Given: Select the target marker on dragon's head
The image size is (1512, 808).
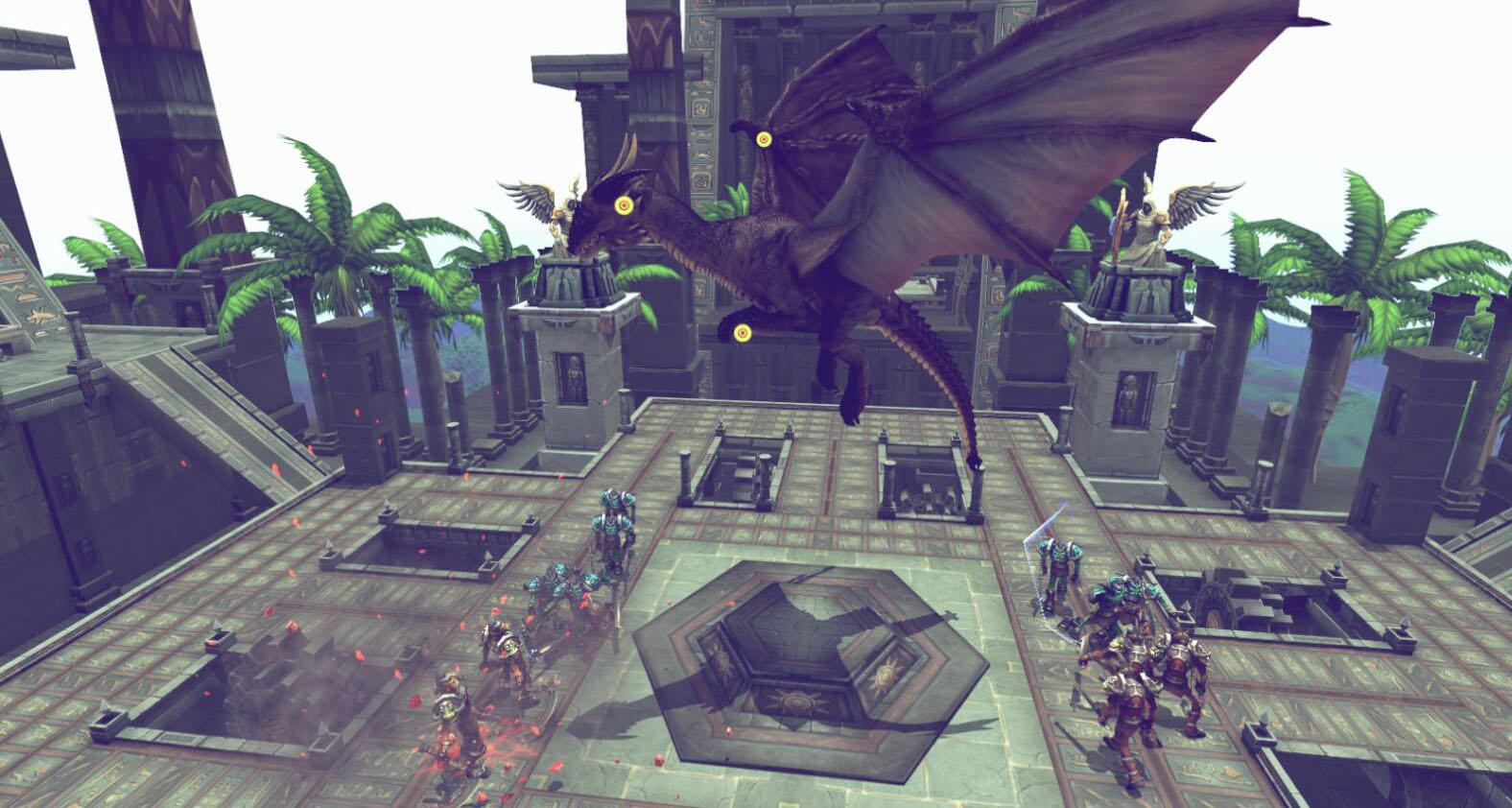Looking at the screenshot, I should (x=624, y=203).
